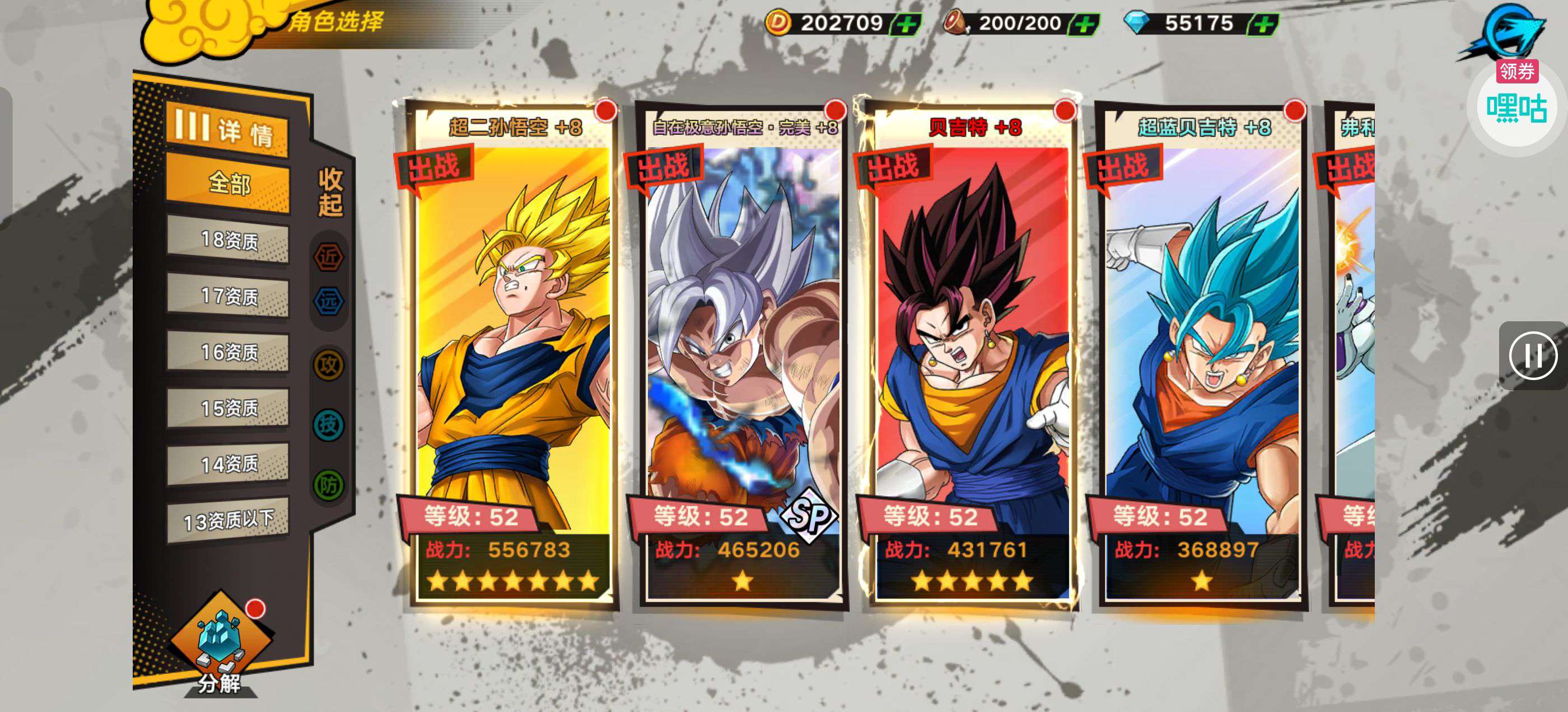Image resolution: width=1568 pixels, height=712 pixels.
Task: Select the 13资质以下 filter
Action: (x=228, y=521)
